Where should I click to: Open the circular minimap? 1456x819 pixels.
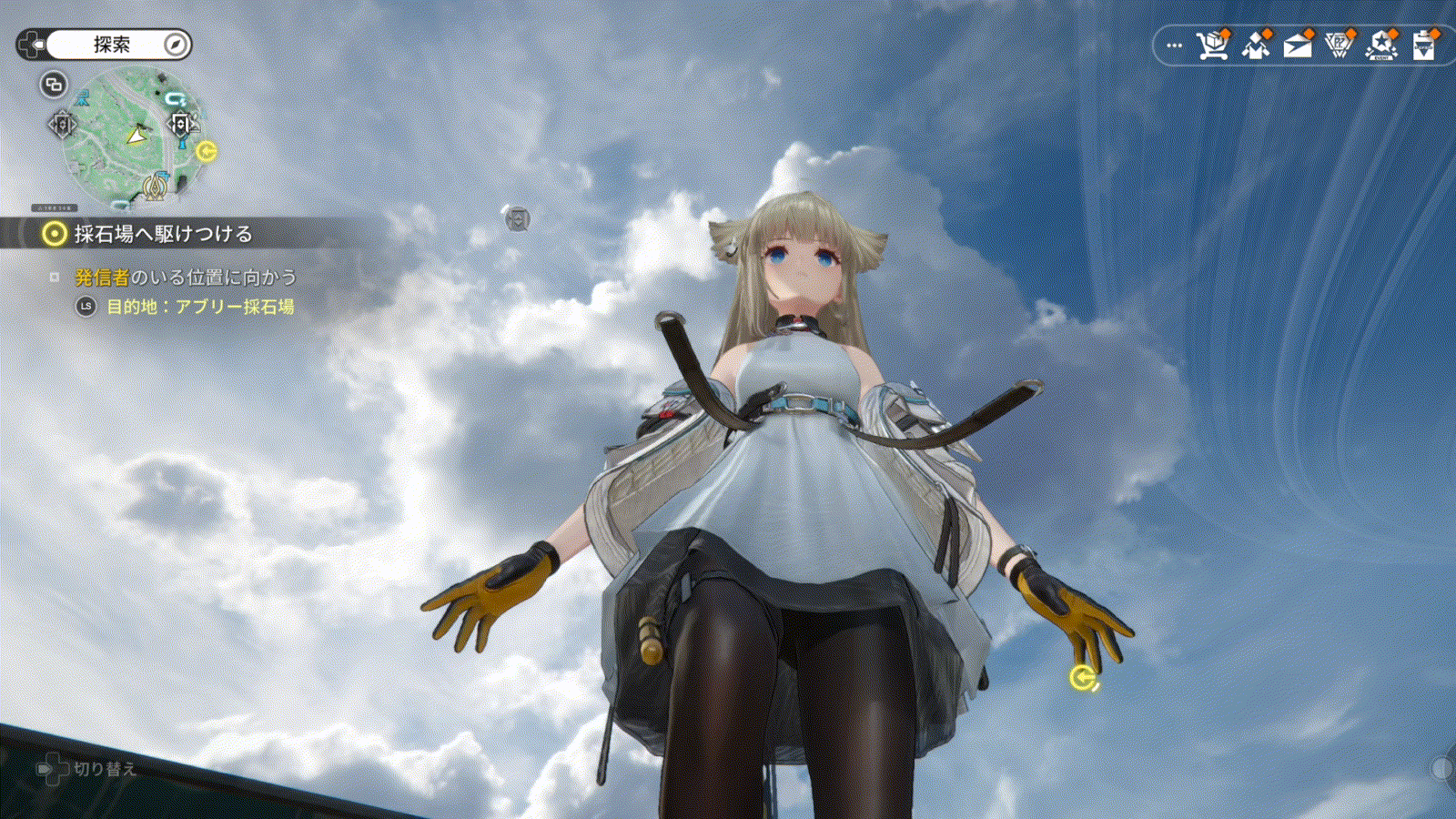tap(134, 136)
